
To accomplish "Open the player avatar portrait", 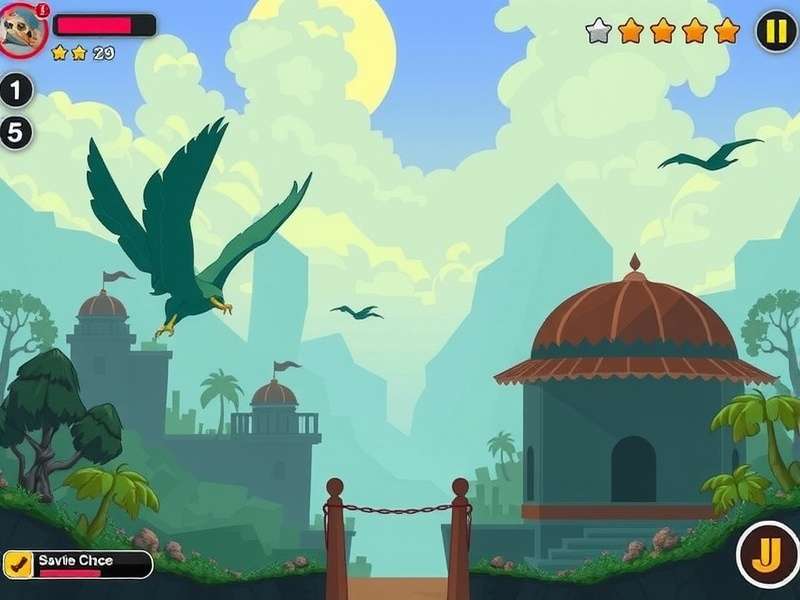I will click(x=21, y=31).
